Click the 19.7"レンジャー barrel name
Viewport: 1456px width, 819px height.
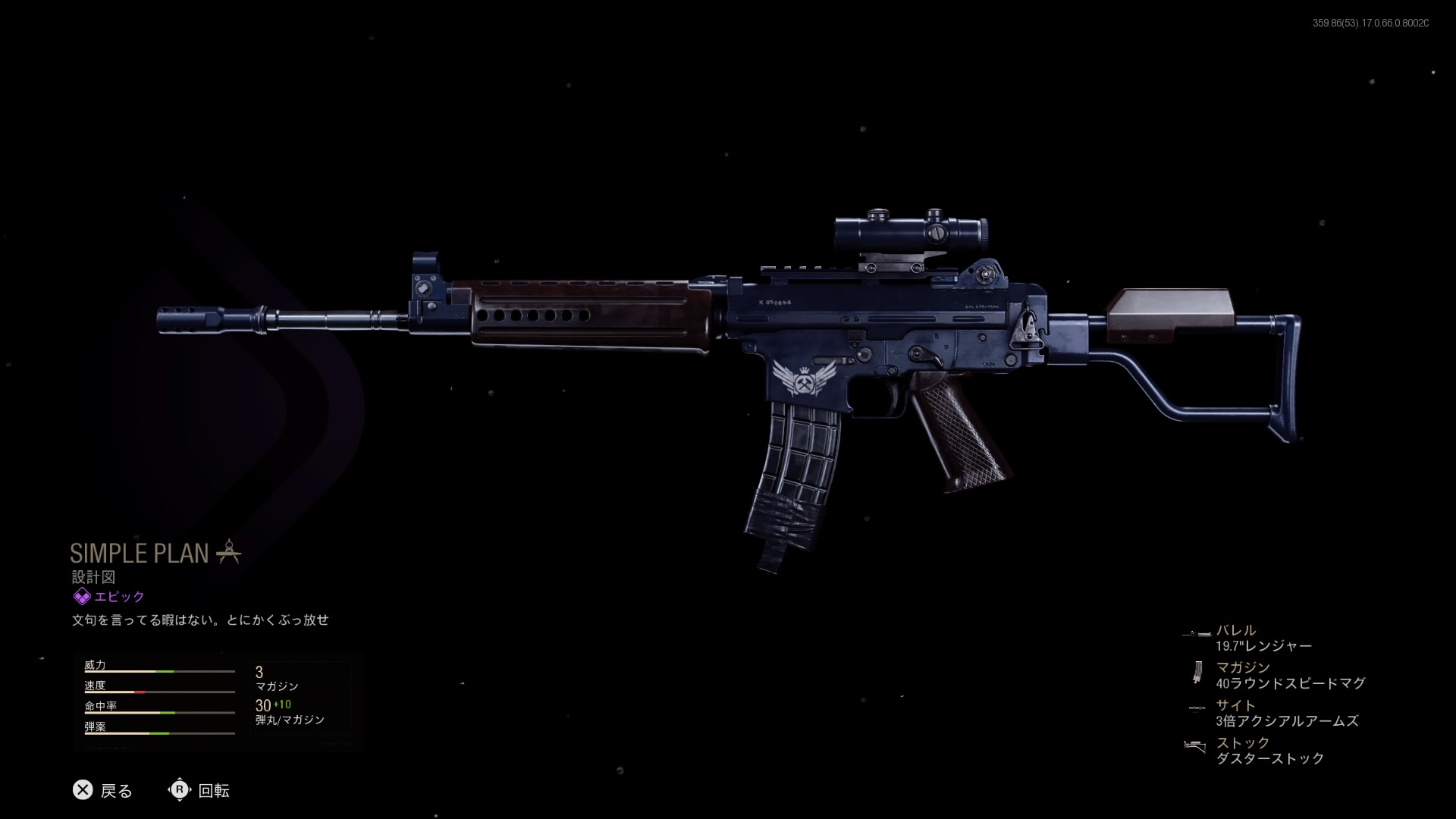tap(1265, 646)
